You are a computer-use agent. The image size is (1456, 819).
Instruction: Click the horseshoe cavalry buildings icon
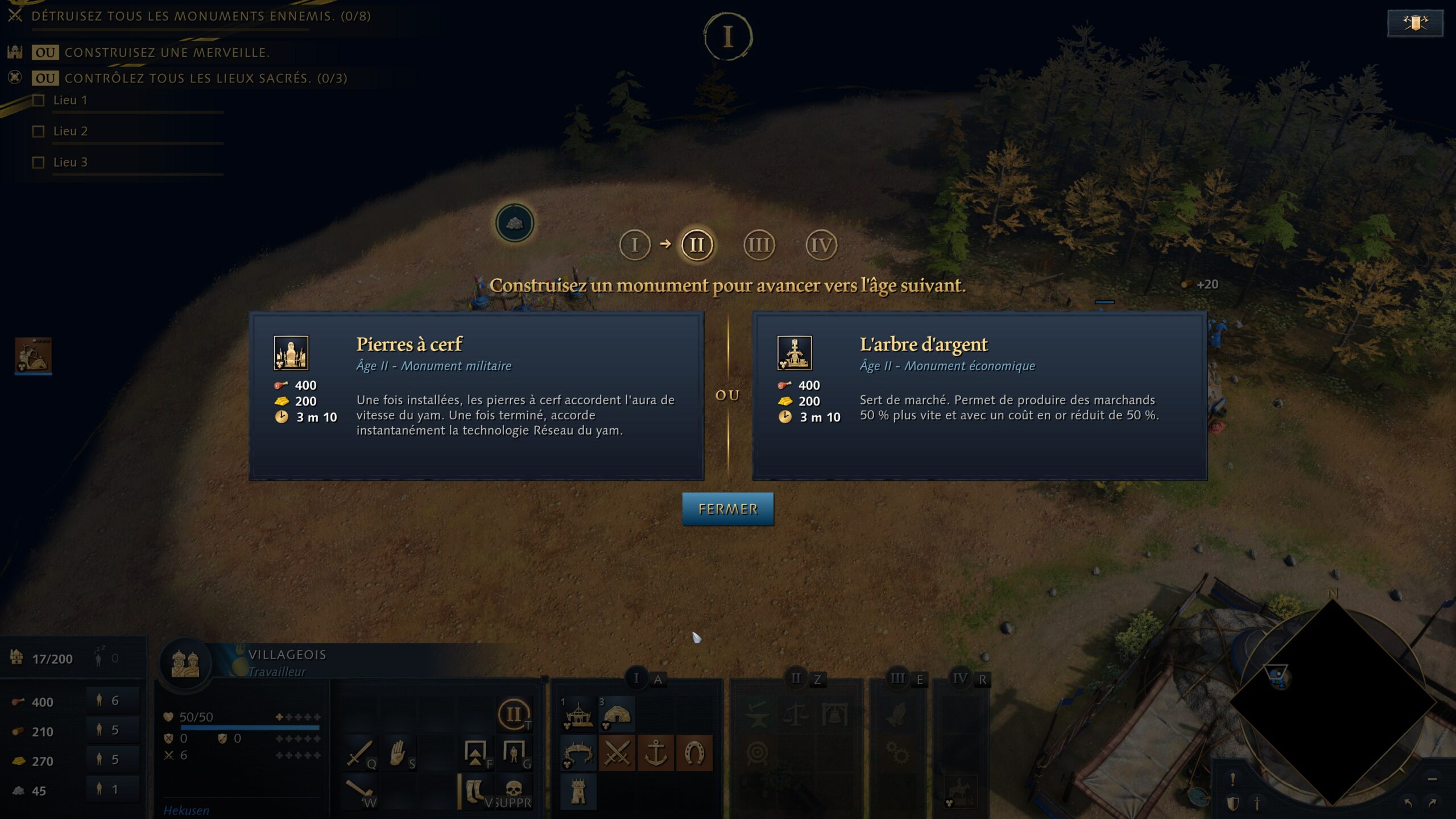694,754
